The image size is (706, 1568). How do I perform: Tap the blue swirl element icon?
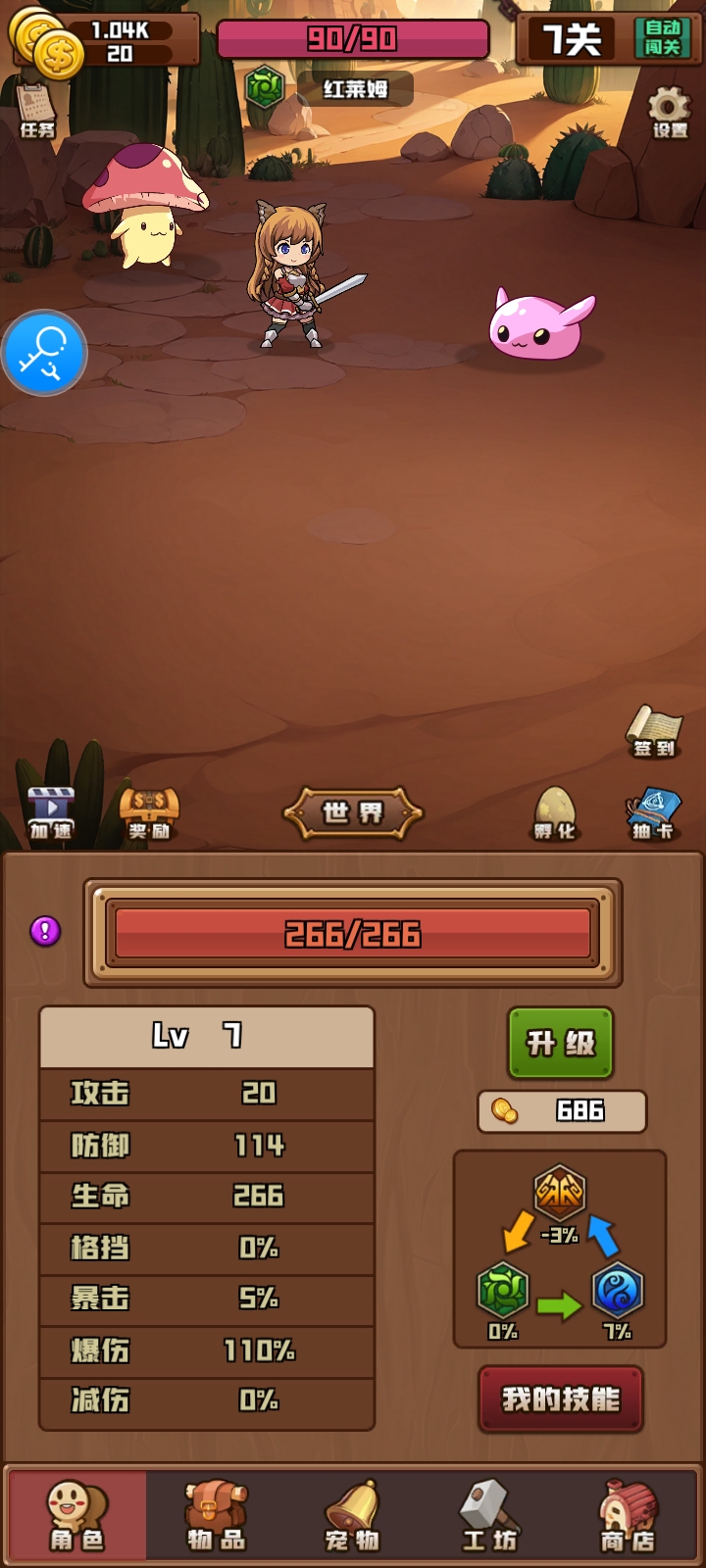[x=617, y=1290]
